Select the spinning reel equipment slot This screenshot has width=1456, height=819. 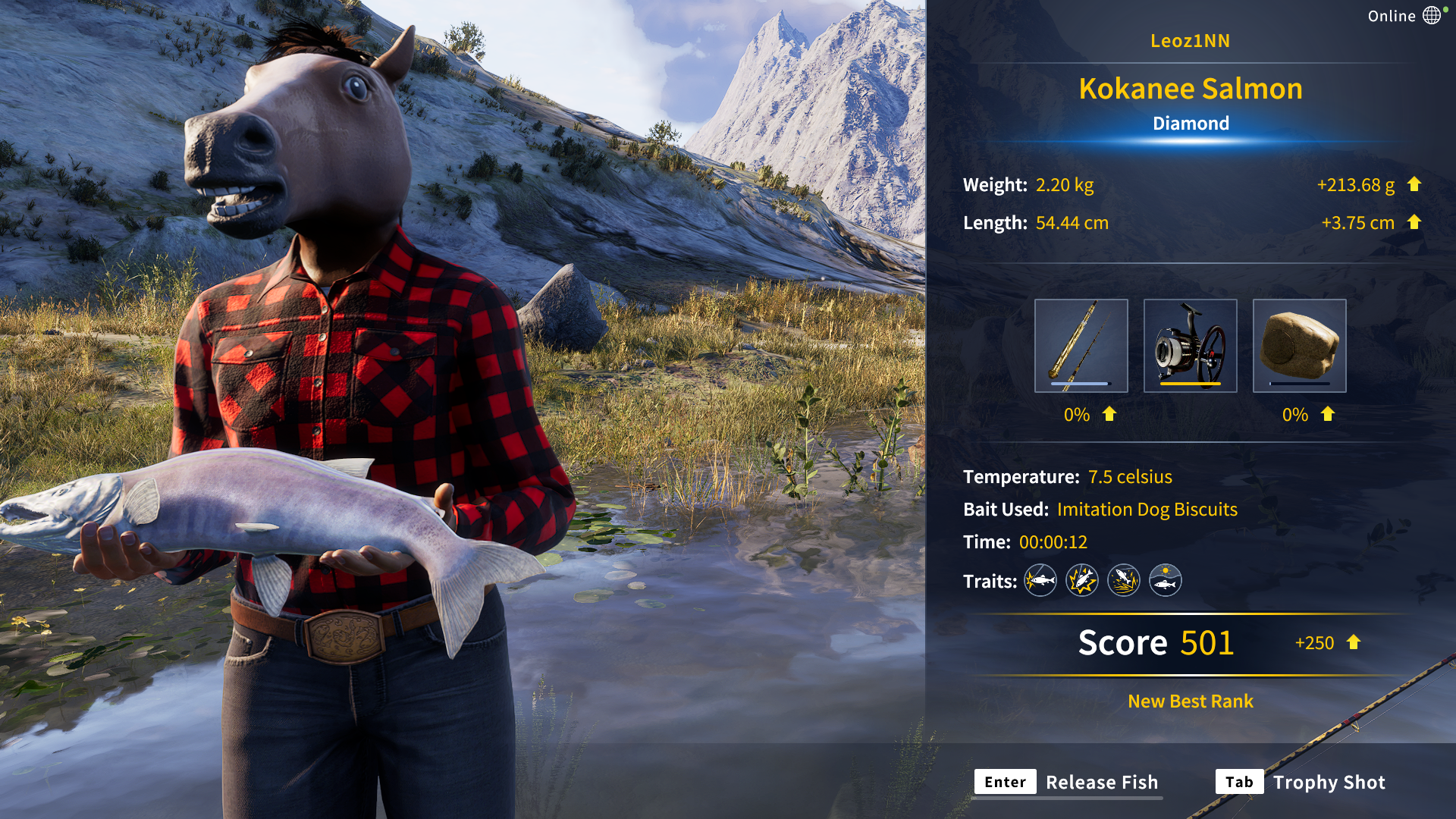click(x=1190, y=346)
